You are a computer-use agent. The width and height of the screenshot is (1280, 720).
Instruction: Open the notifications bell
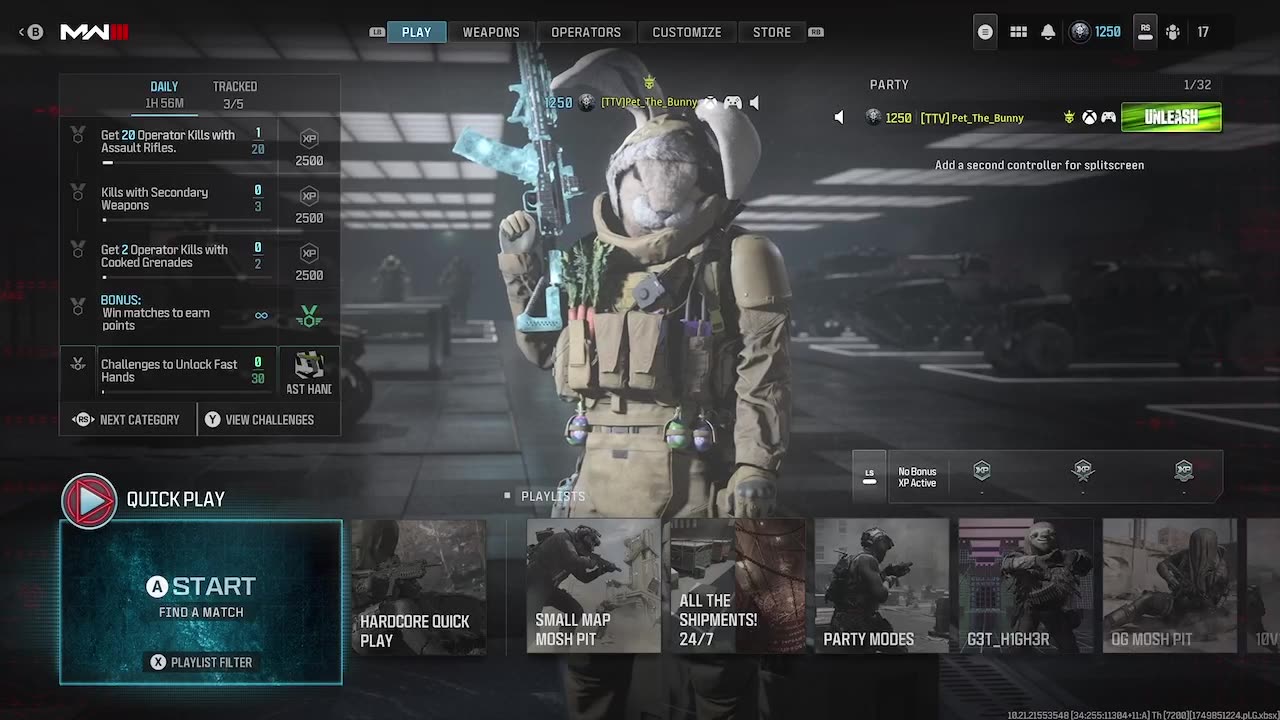tap(1048, 32)
